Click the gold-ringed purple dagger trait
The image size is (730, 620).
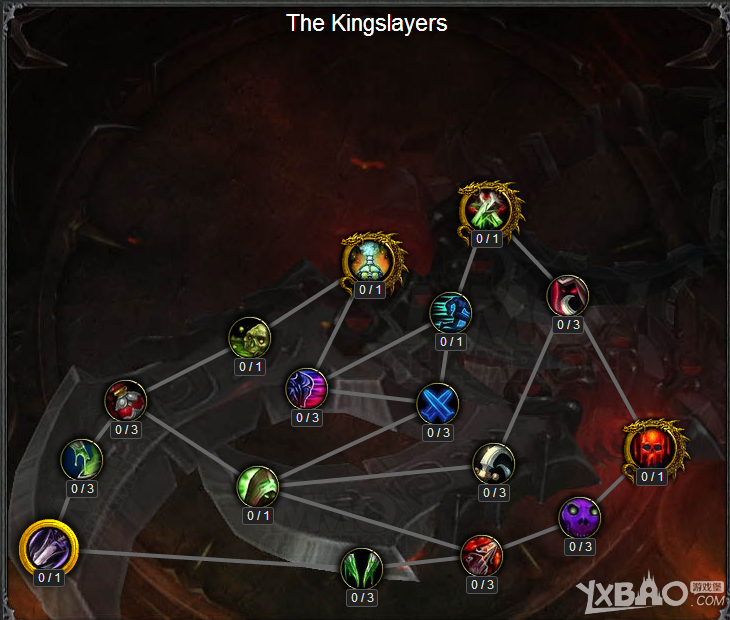(48, 548)
